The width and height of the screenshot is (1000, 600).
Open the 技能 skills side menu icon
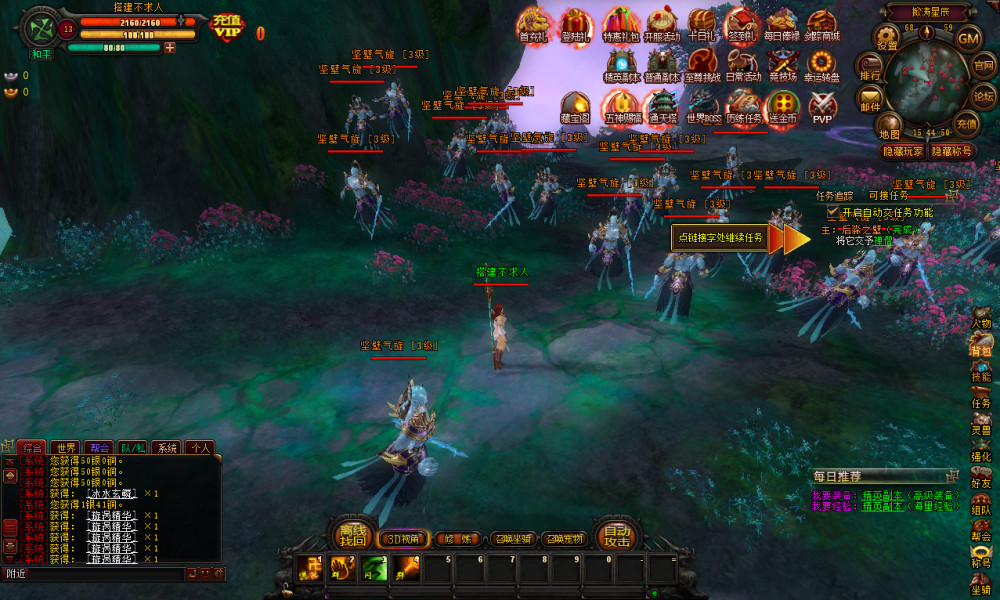(x=981, y=372)
